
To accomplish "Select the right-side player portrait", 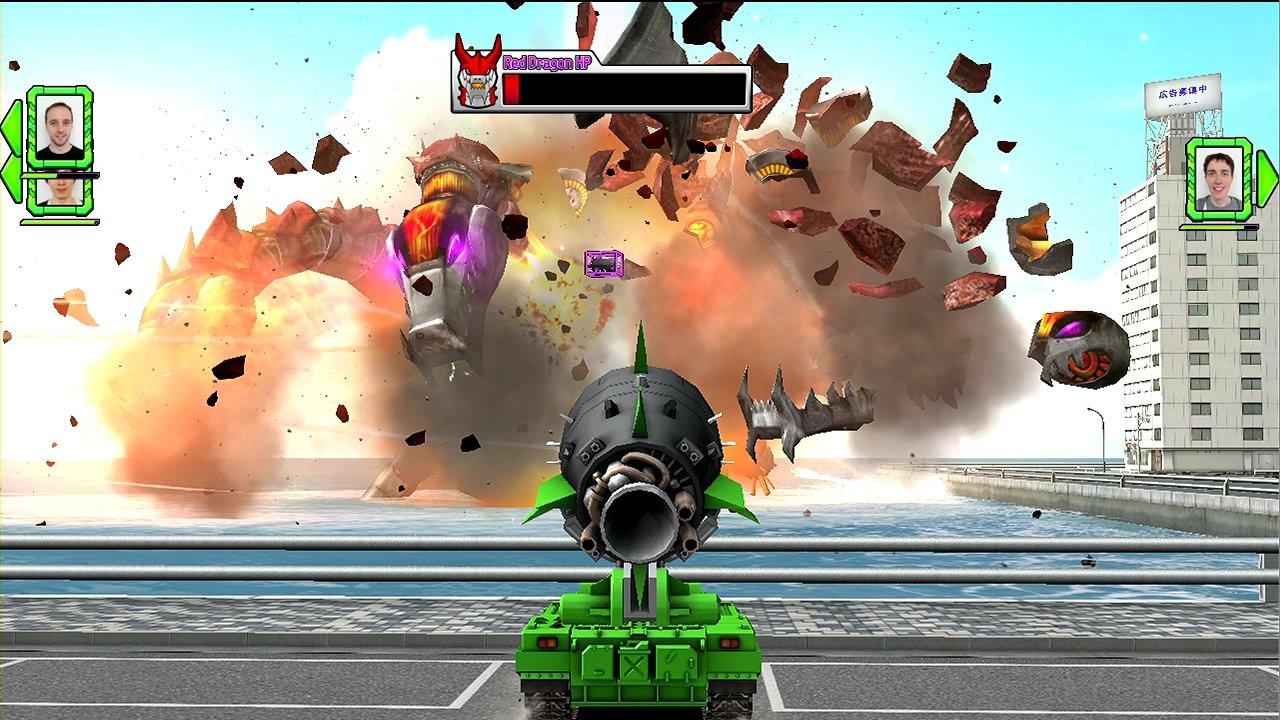I will 1219,180.
